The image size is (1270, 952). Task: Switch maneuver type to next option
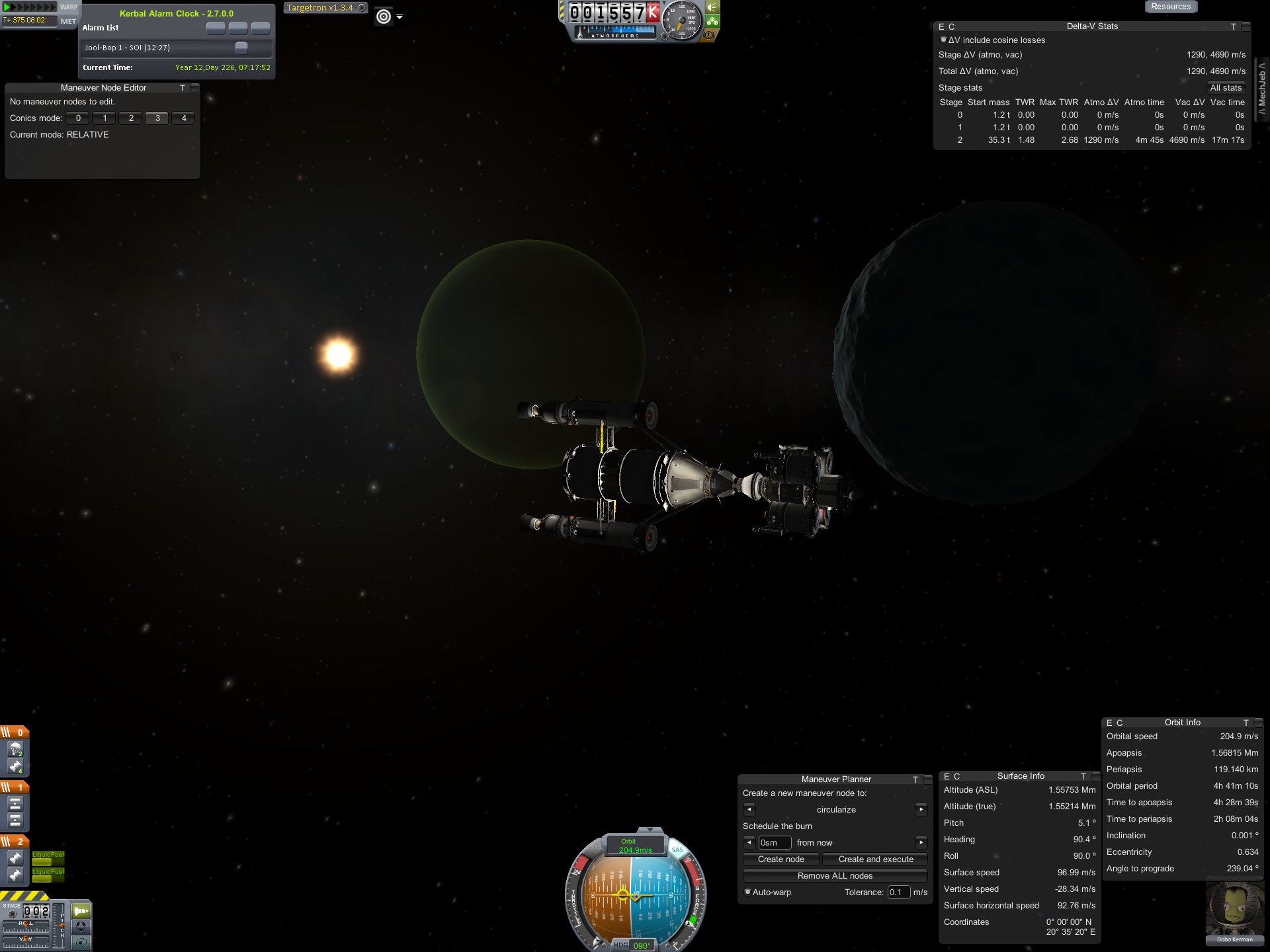point(921,810)
